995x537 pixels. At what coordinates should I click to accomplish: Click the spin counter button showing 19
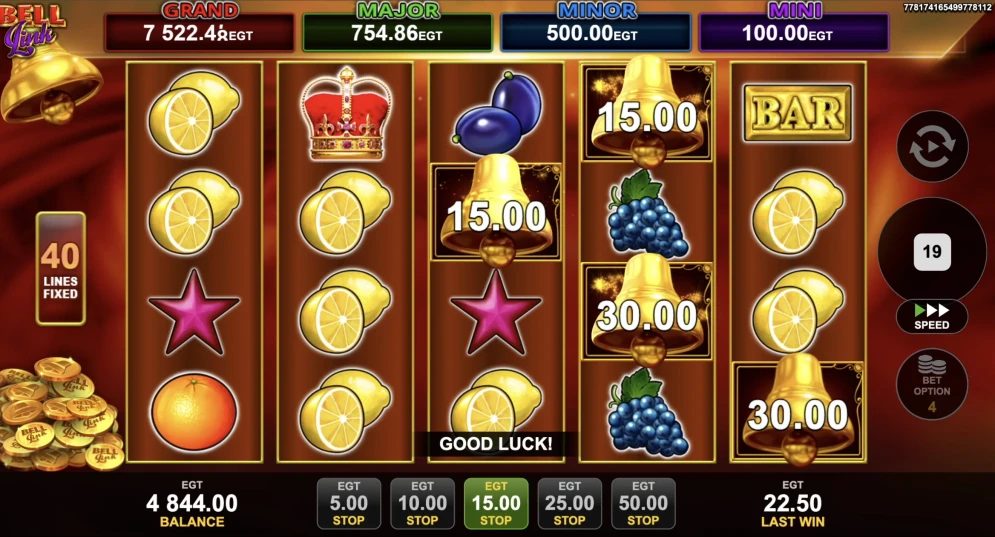click(x=932, y=252)
